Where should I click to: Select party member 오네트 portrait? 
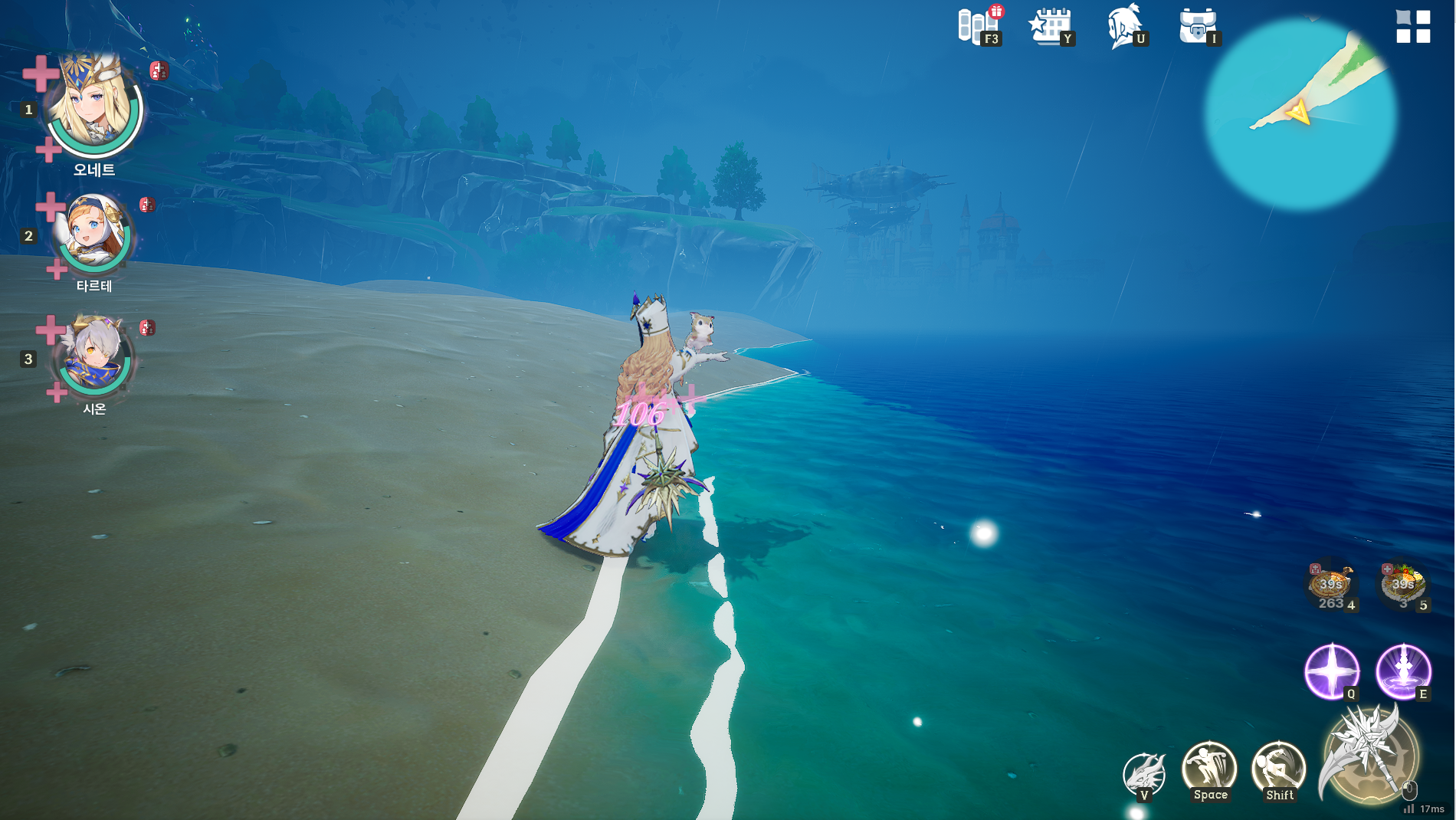(x=93, y=103)
